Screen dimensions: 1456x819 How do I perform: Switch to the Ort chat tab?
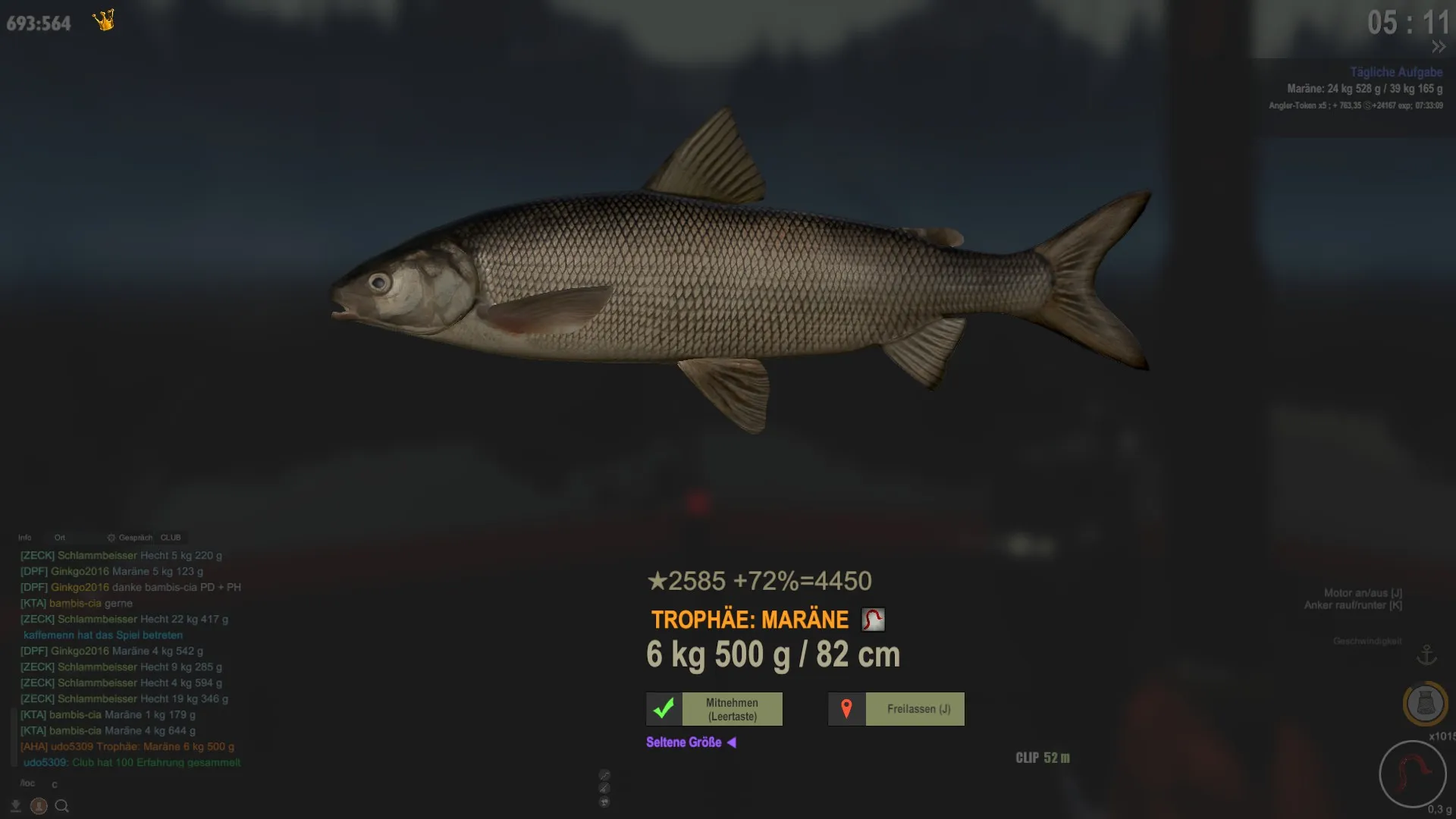tap(60, 538)
